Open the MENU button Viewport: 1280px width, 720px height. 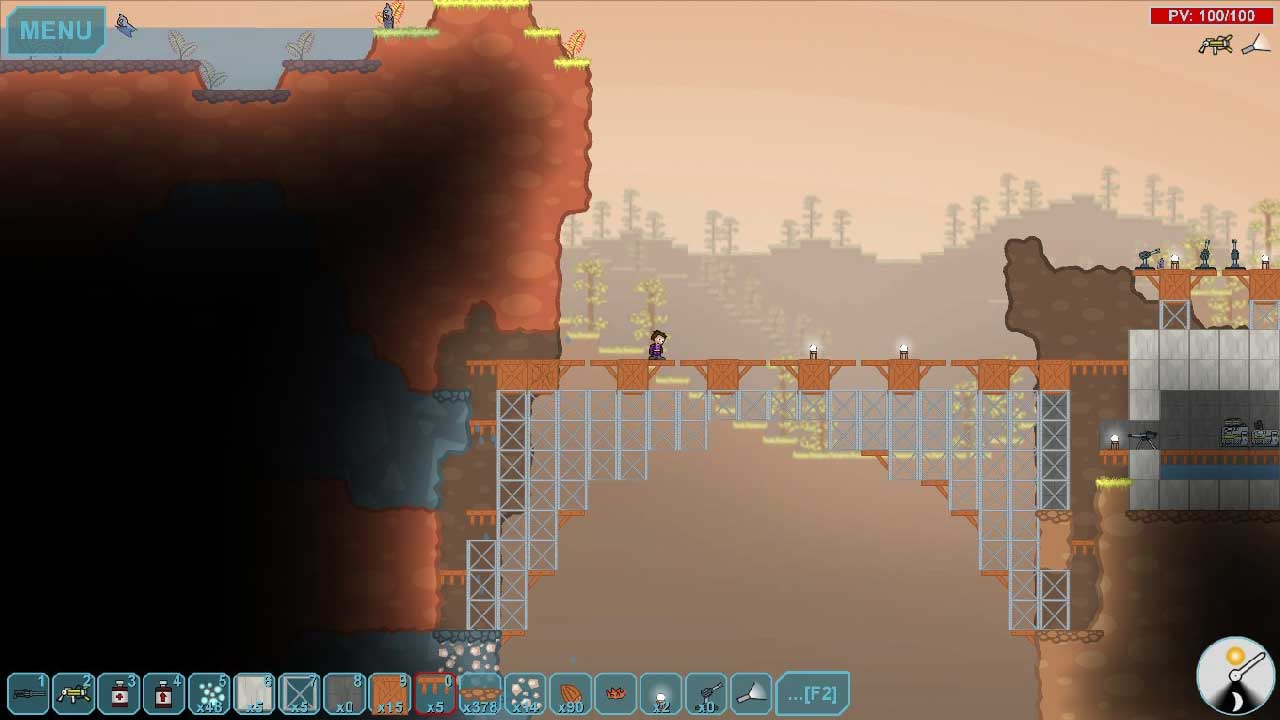56,30
